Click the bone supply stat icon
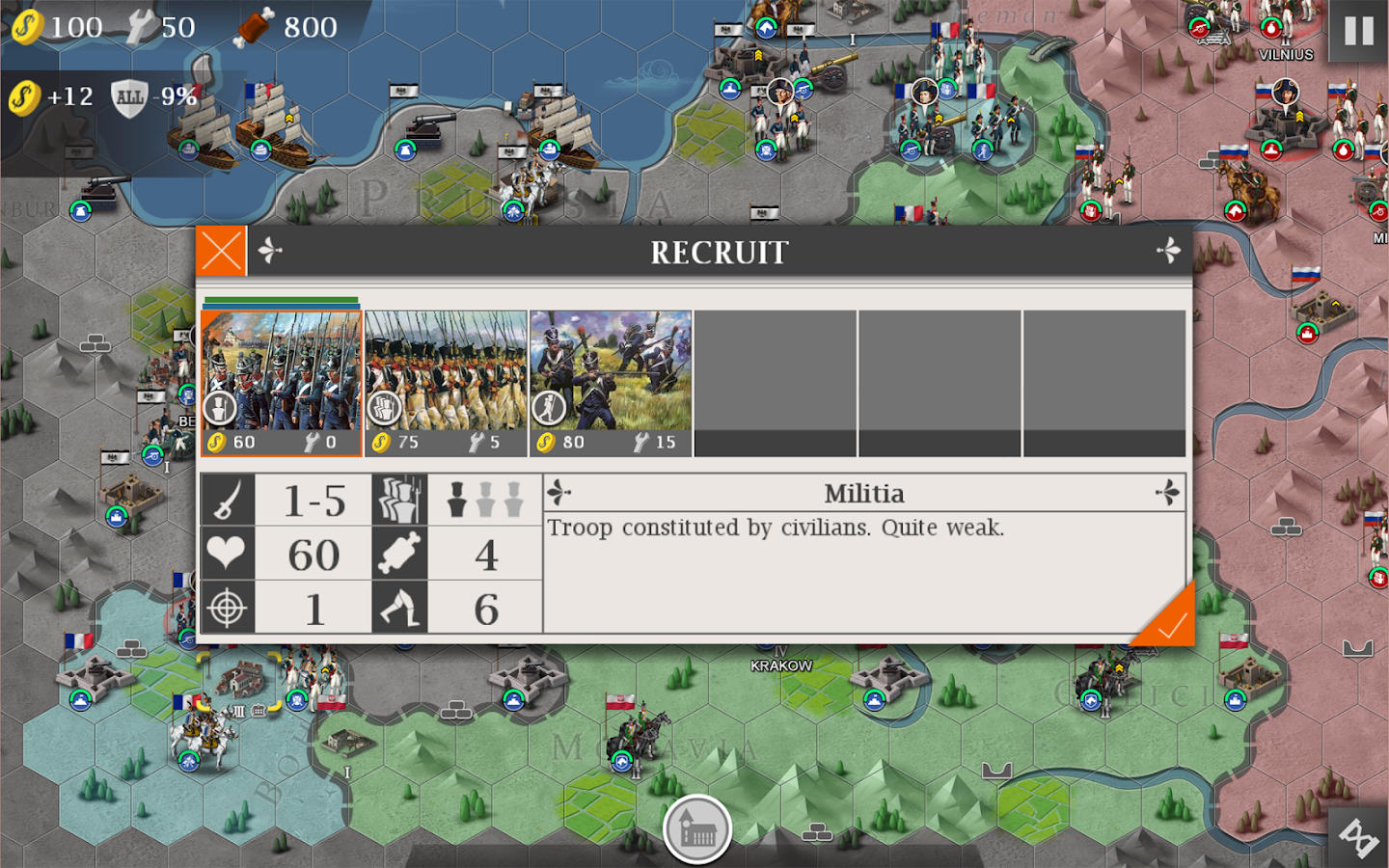The height and width of the screenshot is (868, 1389). (399, 554)
